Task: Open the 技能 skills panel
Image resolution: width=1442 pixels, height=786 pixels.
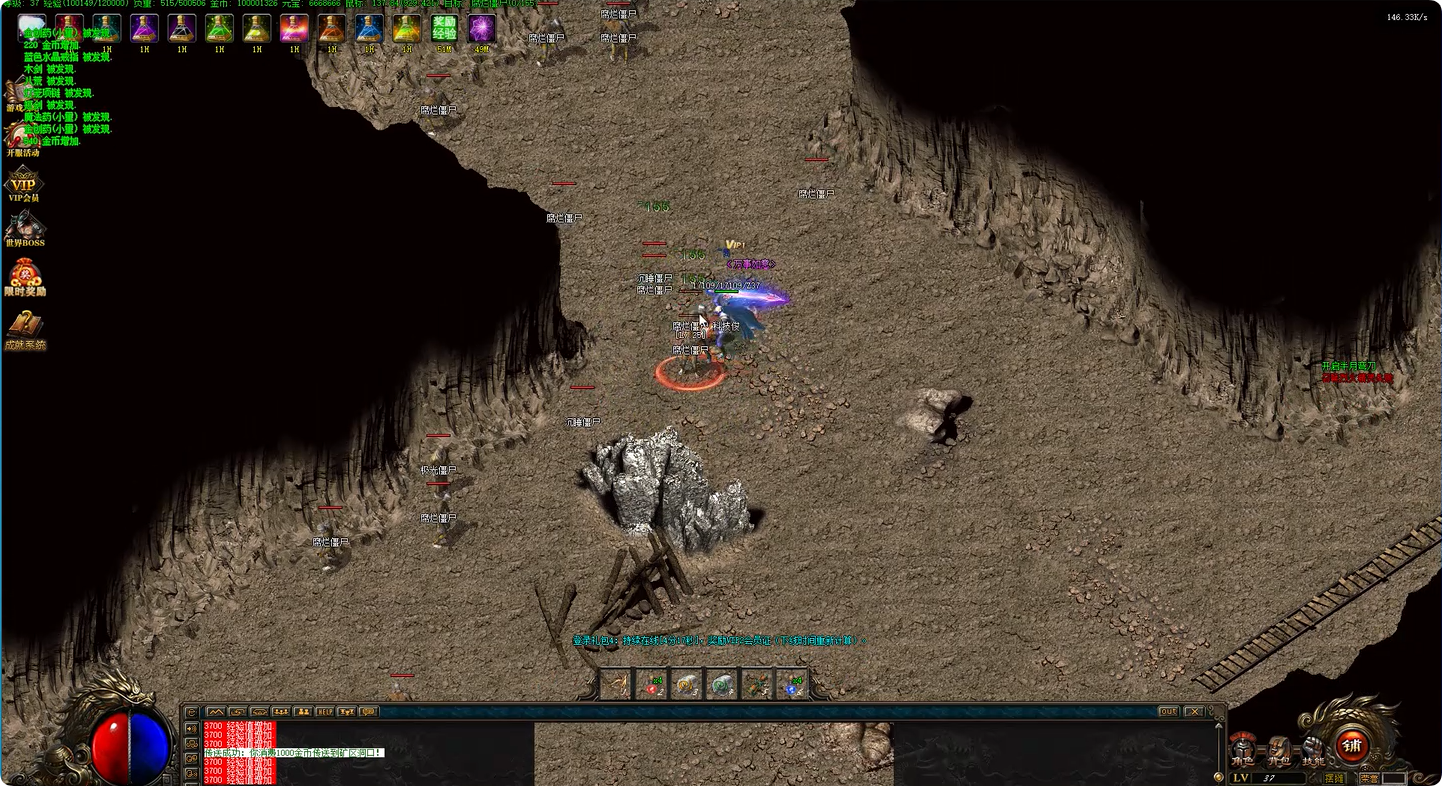Action: 1311,748
